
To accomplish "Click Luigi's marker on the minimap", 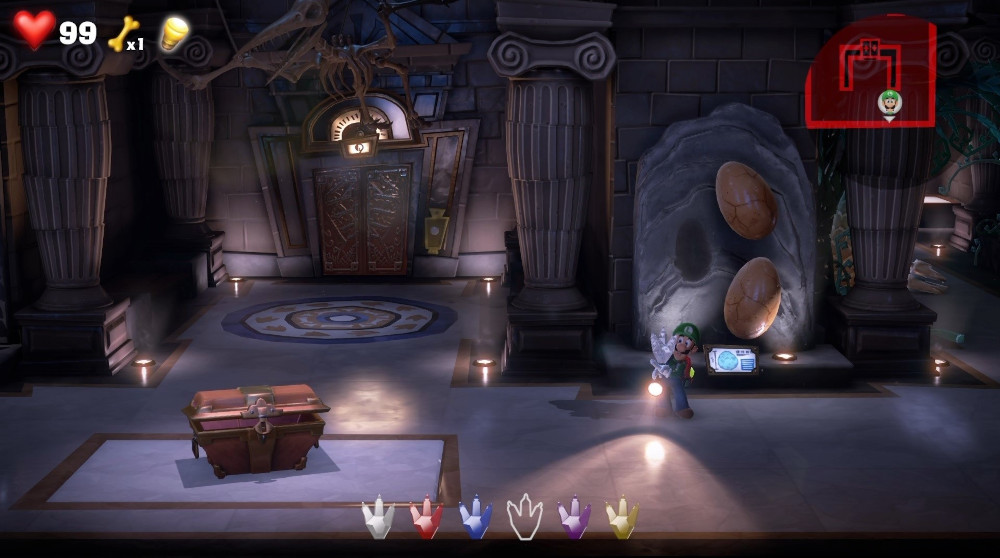I will coord(889,102).
